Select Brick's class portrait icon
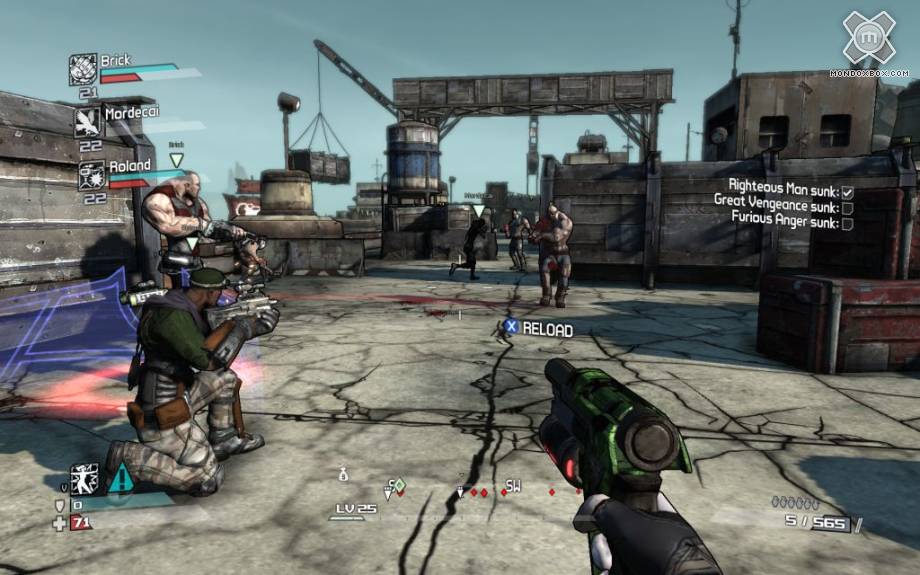This screenshot has height=575, width=920. (82, 69)
